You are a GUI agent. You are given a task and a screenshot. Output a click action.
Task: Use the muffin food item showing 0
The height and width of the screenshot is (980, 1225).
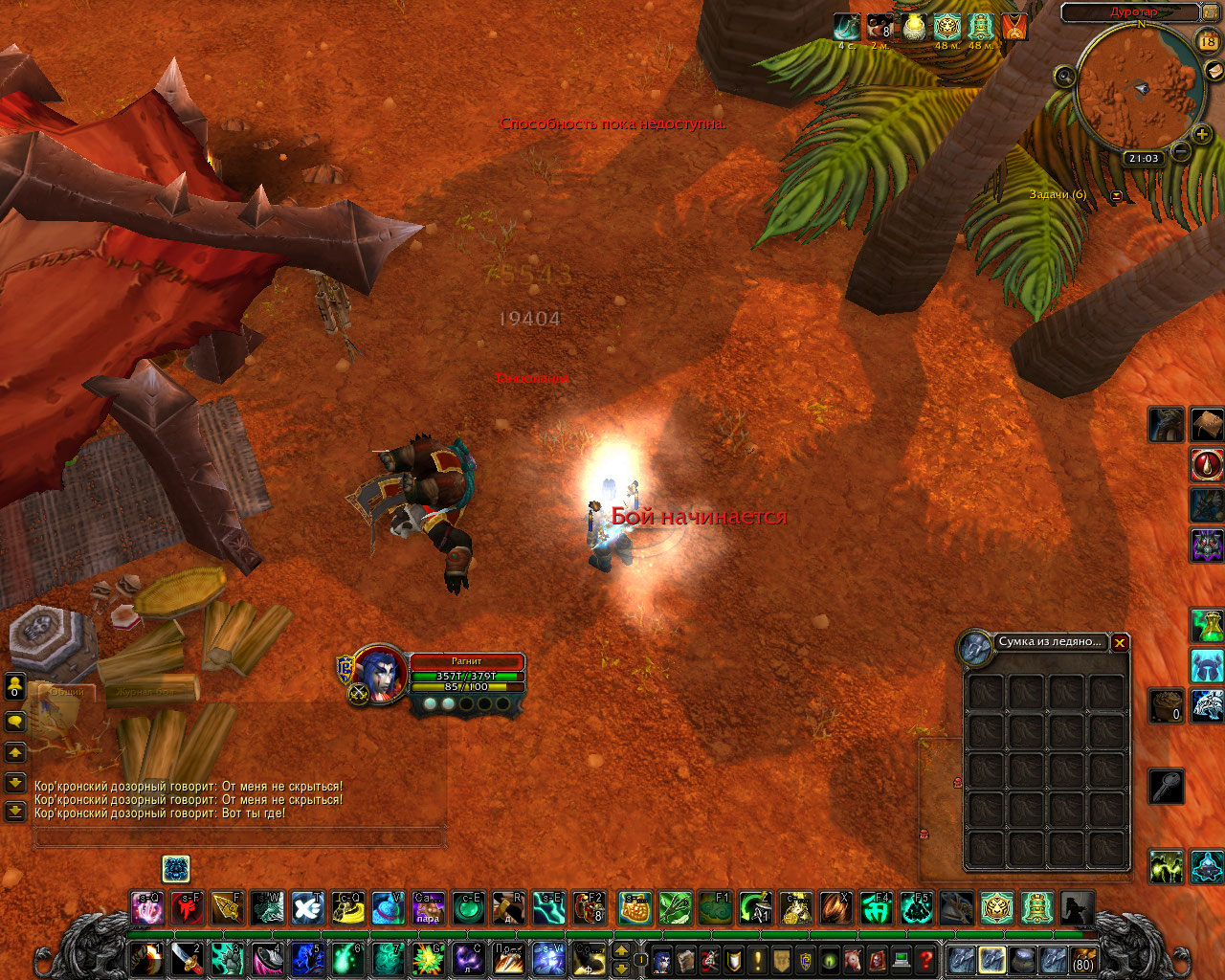[1167, 706]
